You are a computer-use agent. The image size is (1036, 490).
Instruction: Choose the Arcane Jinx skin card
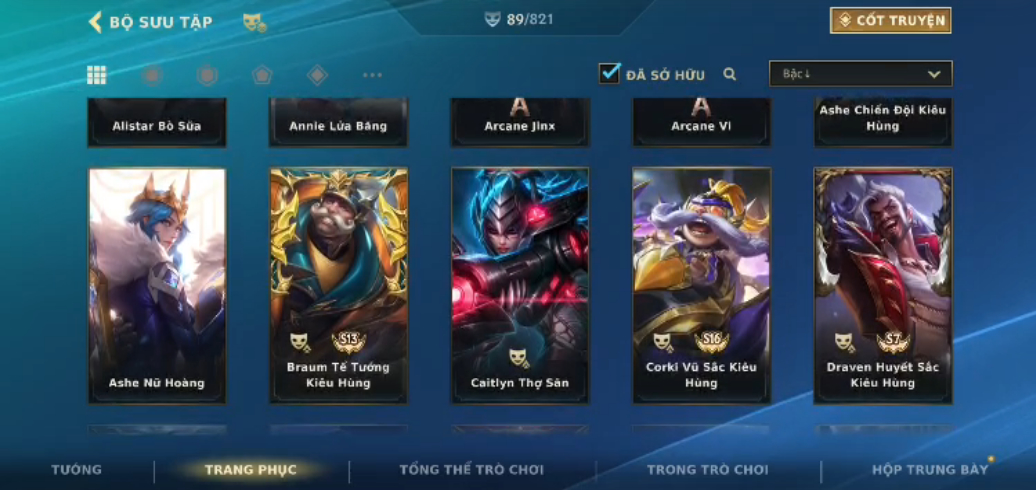[520, 124]
